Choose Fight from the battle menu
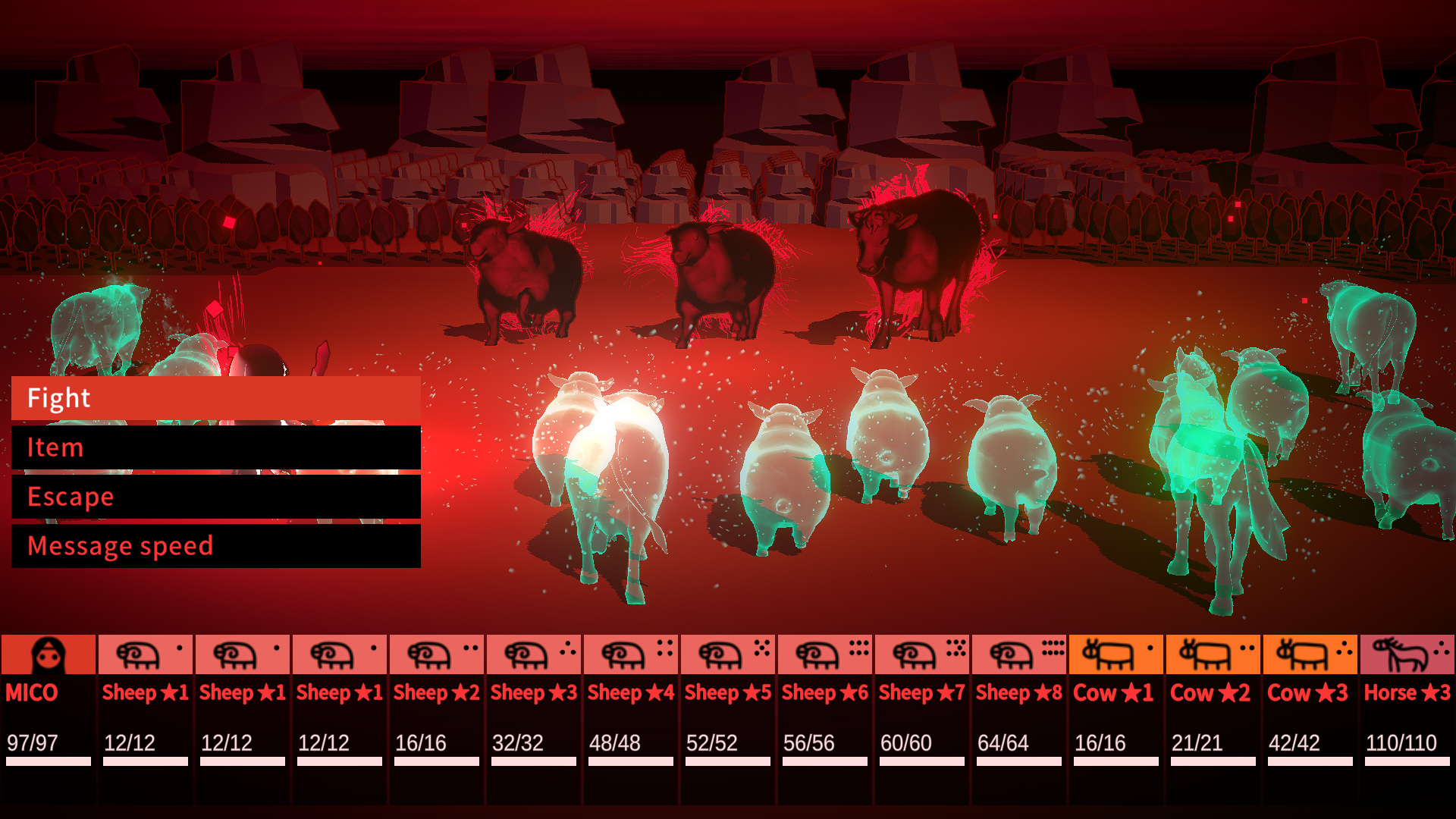This screenshot has height=819, width=1456. pyautogui.click(x=216, y=397)
